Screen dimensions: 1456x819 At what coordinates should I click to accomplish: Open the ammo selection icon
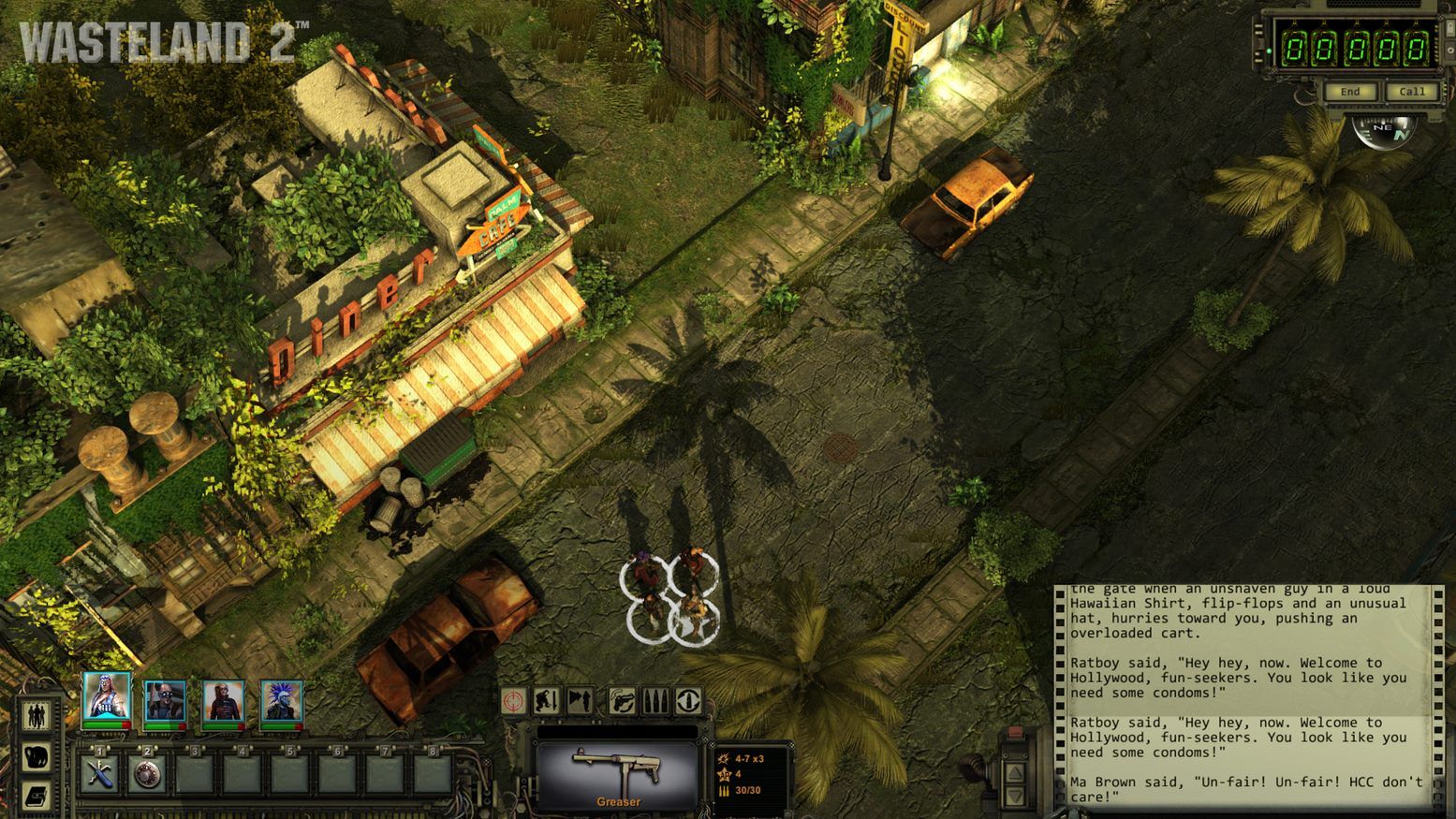click(x=655, y=700)
